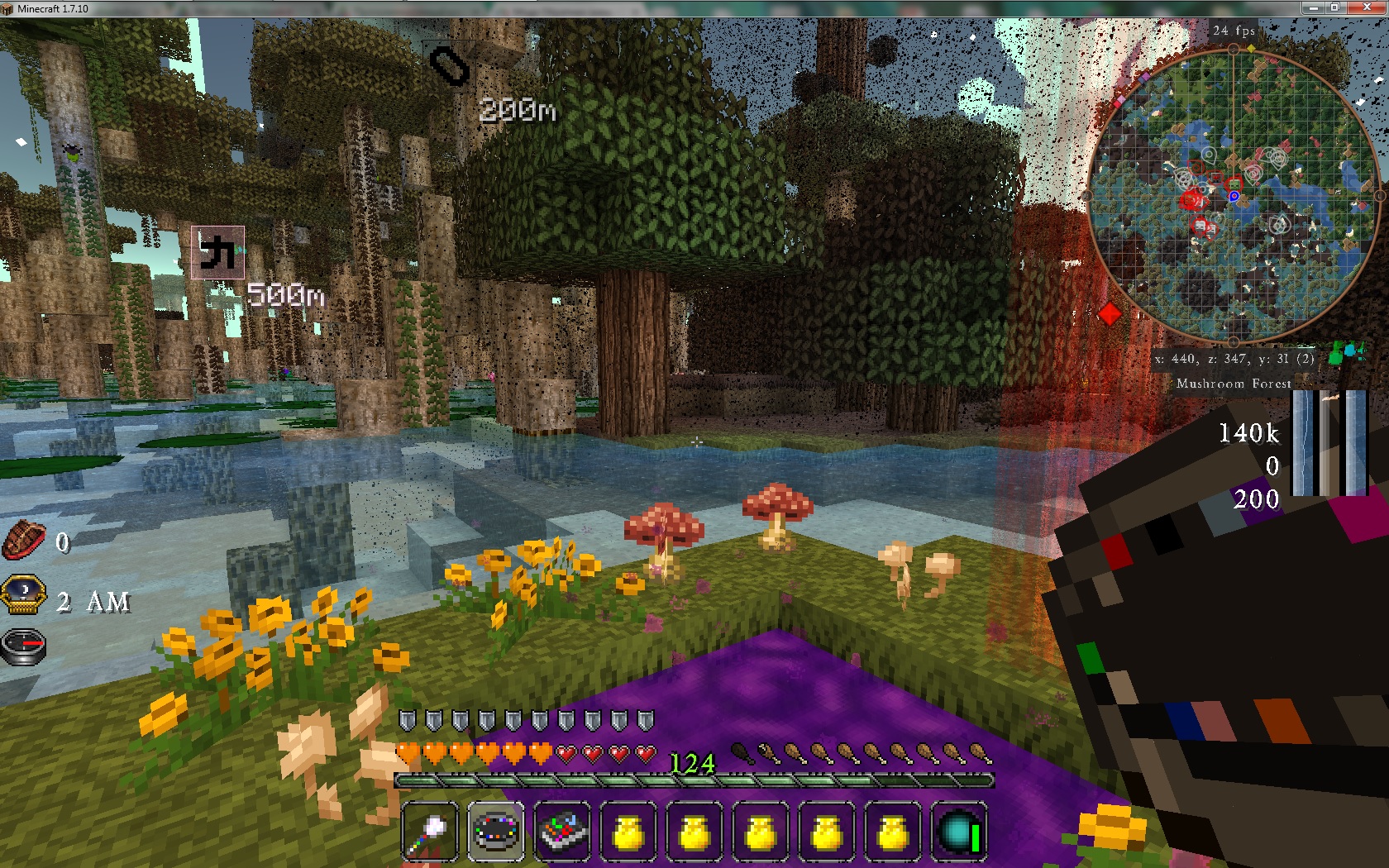1389x868 pixels.
Task: Click the red diamond marker beside the minimap
Action: pyautogui.click(x=1110, y=314)
